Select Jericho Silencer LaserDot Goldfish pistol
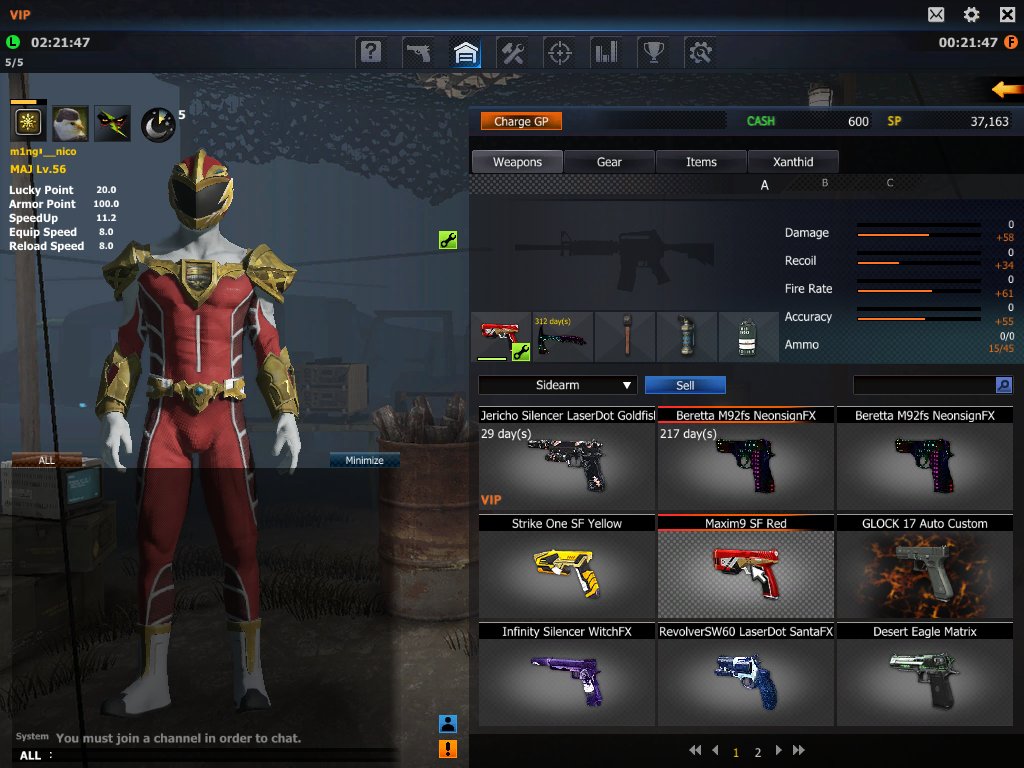 coord(567,458)
